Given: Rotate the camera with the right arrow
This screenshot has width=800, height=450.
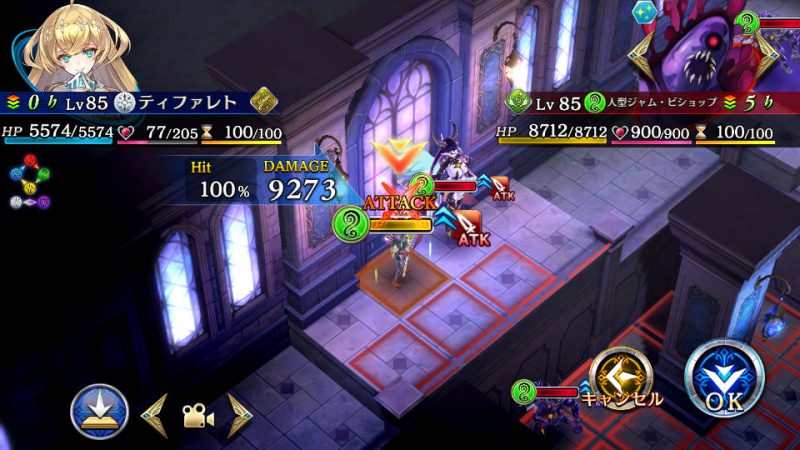Looking at the screenshot, I should click(x=238, y=411).
